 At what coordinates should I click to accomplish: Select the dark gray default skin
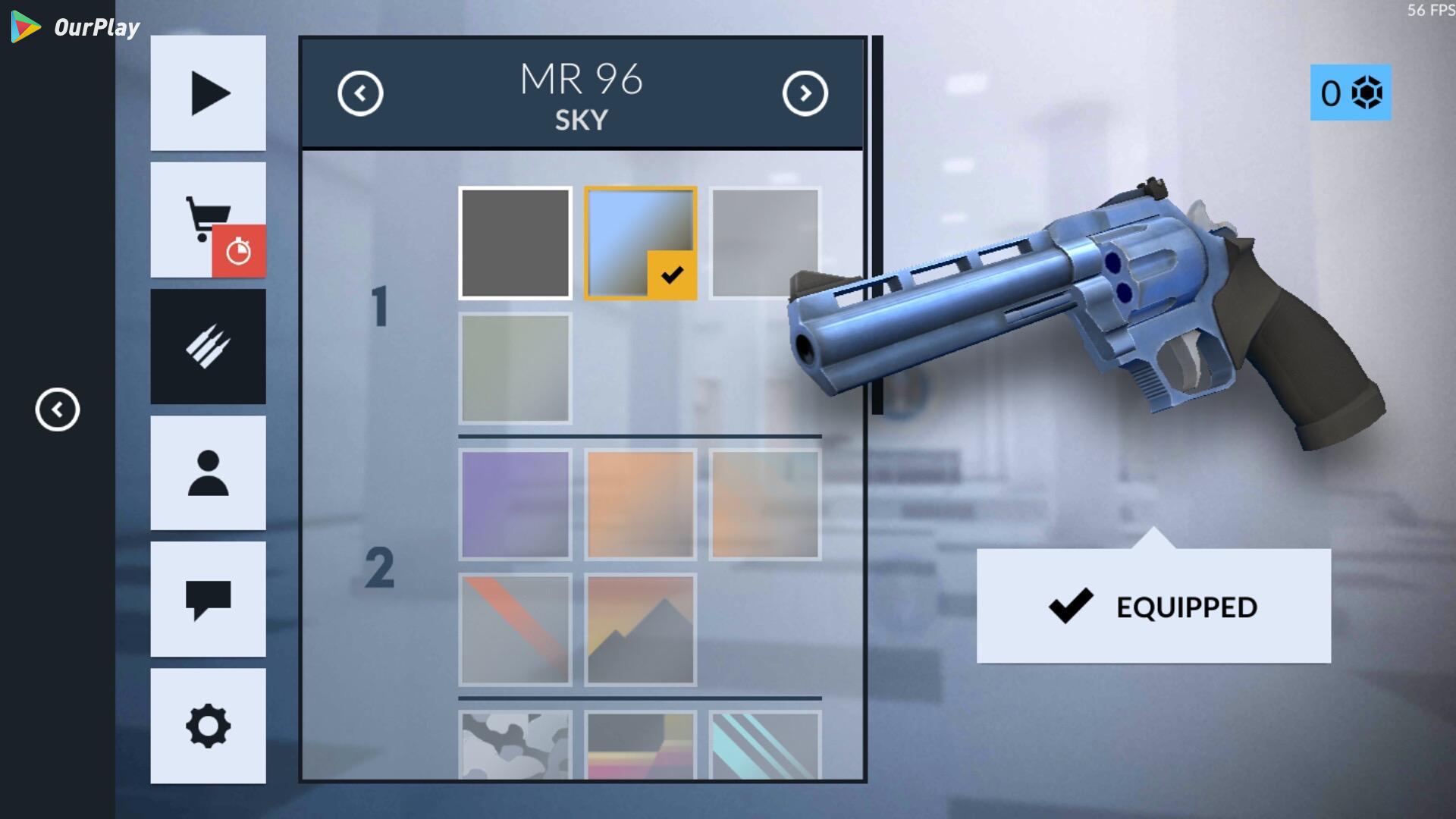click(x=515, y=243)
